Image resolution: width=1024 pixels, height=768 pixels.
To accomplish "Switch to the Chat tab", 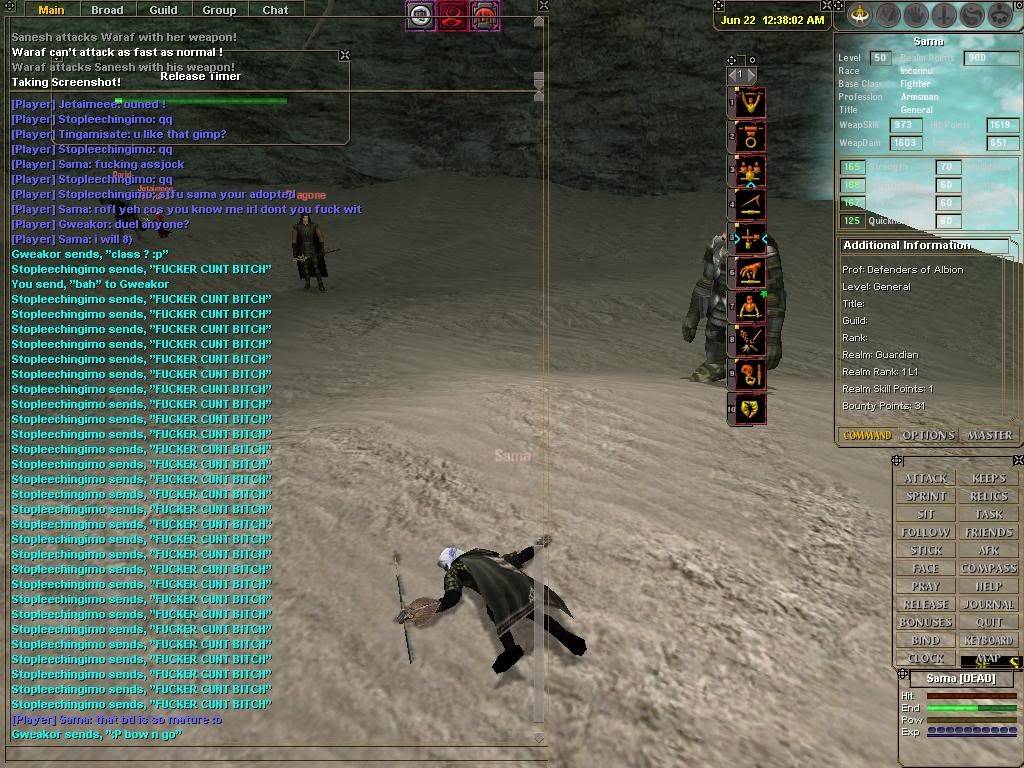I will click(275, 10).
